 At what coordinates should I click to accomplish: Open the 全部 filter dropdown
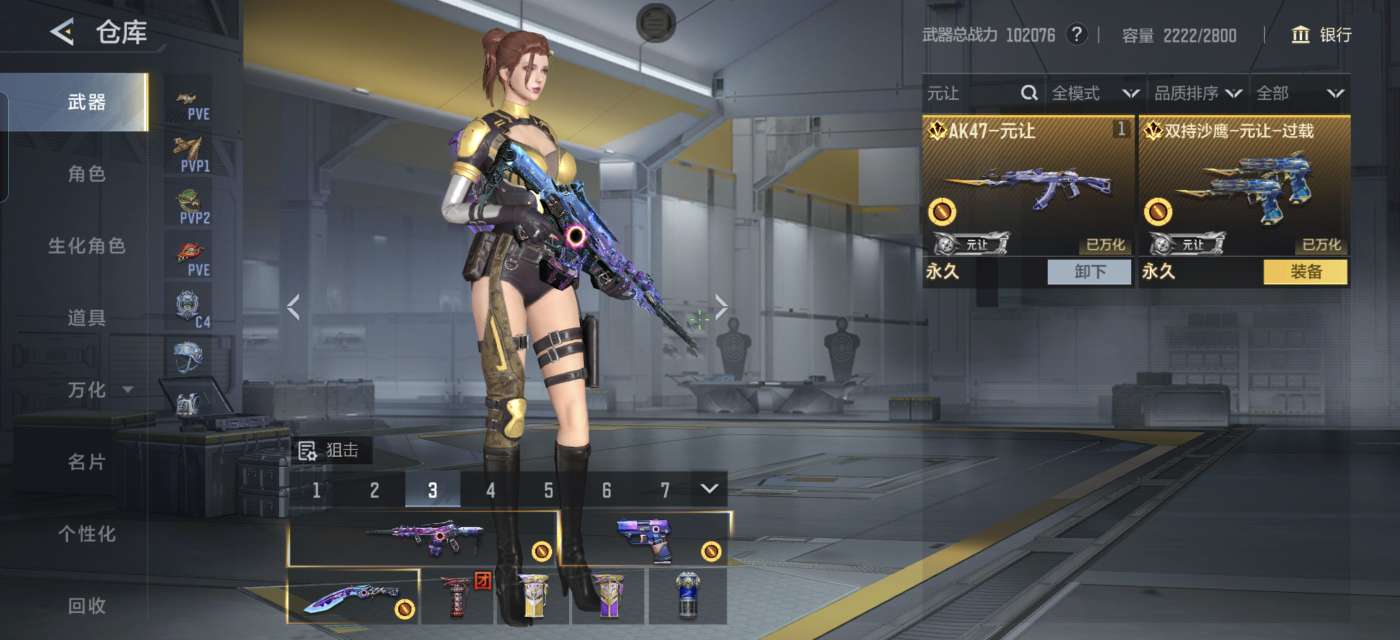[x=1299, y=93]
